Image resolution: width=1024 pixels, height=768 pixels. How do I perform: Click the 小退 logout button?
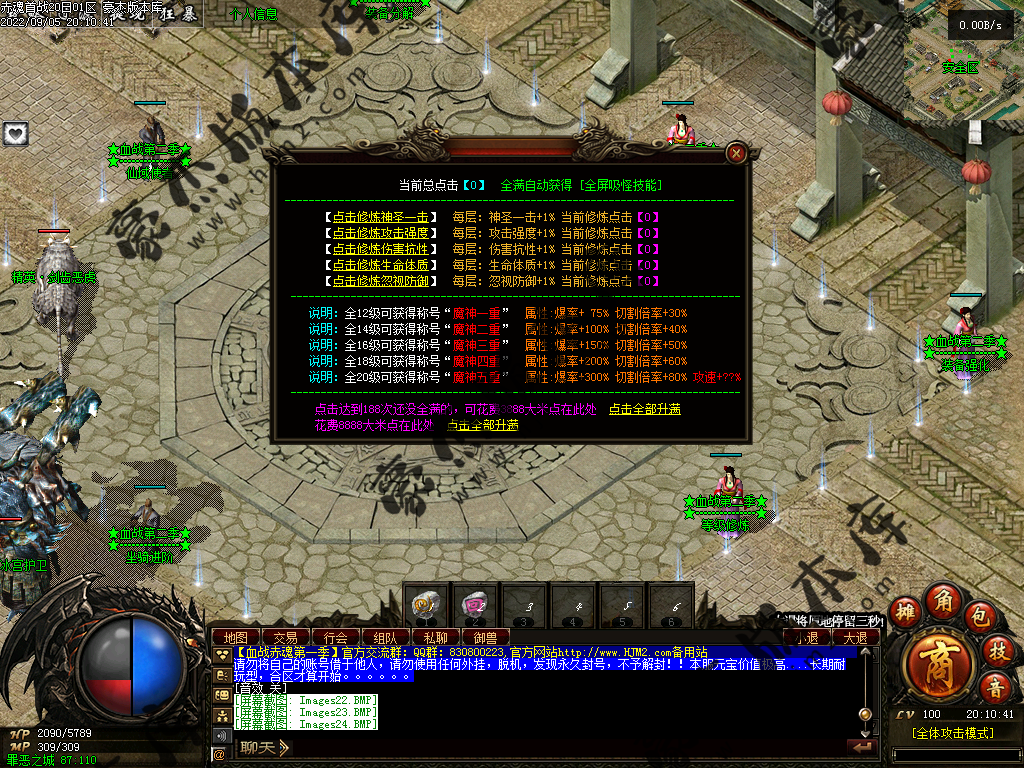coord(807,637)
